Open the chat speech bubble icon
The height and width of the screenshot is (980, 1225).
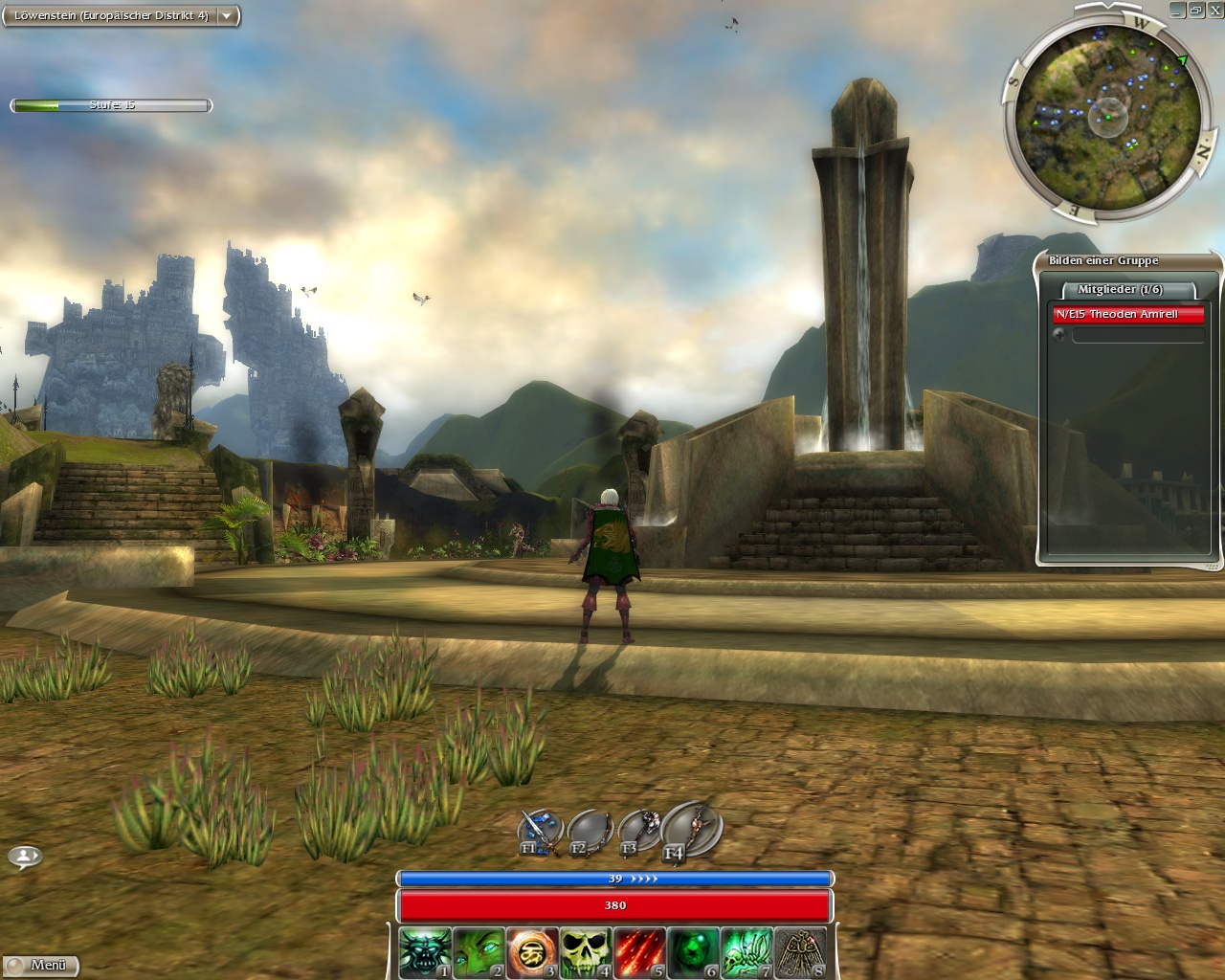coord(25,857)
